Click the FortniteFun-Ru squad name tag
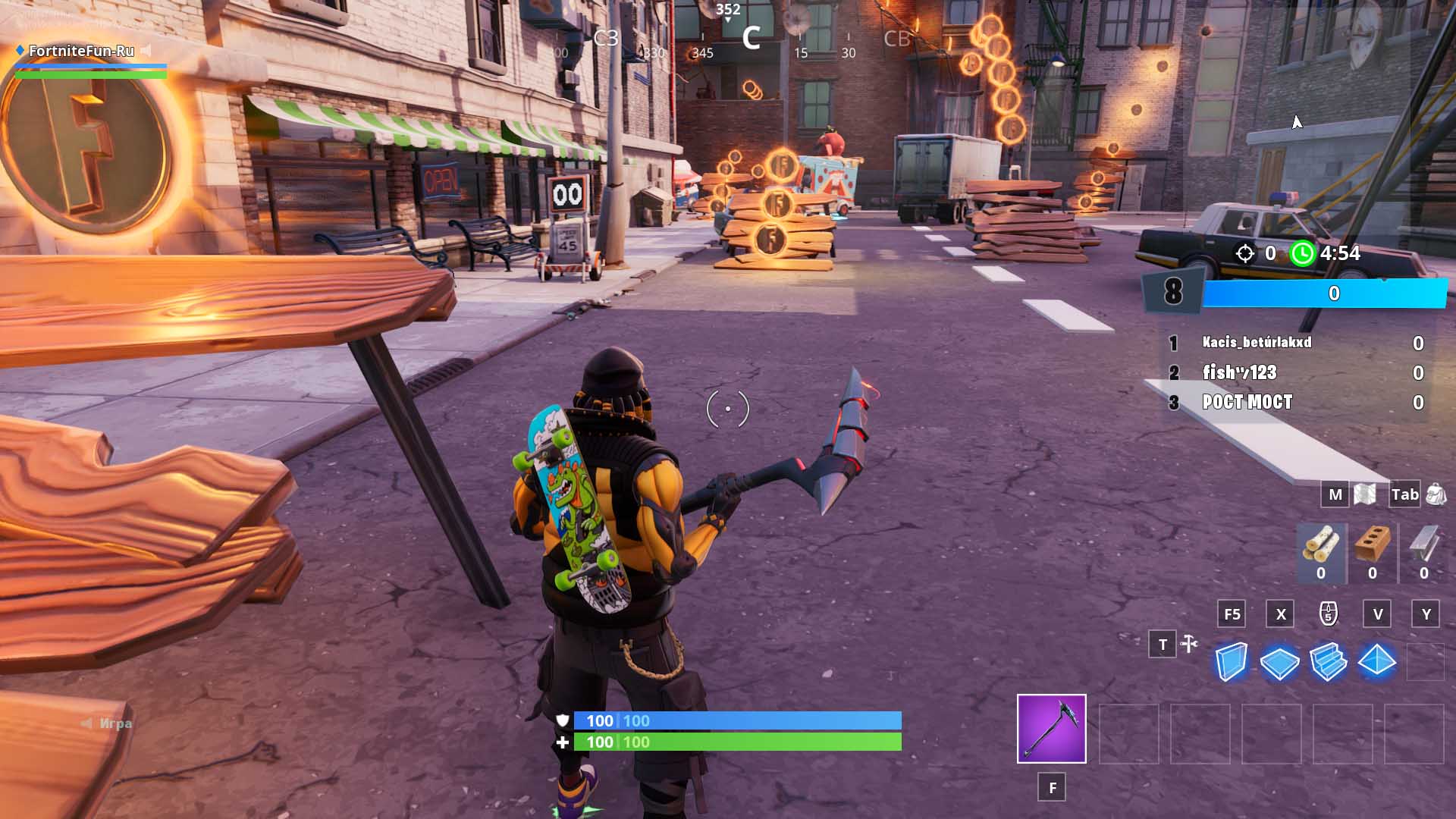 pos(81,51)
